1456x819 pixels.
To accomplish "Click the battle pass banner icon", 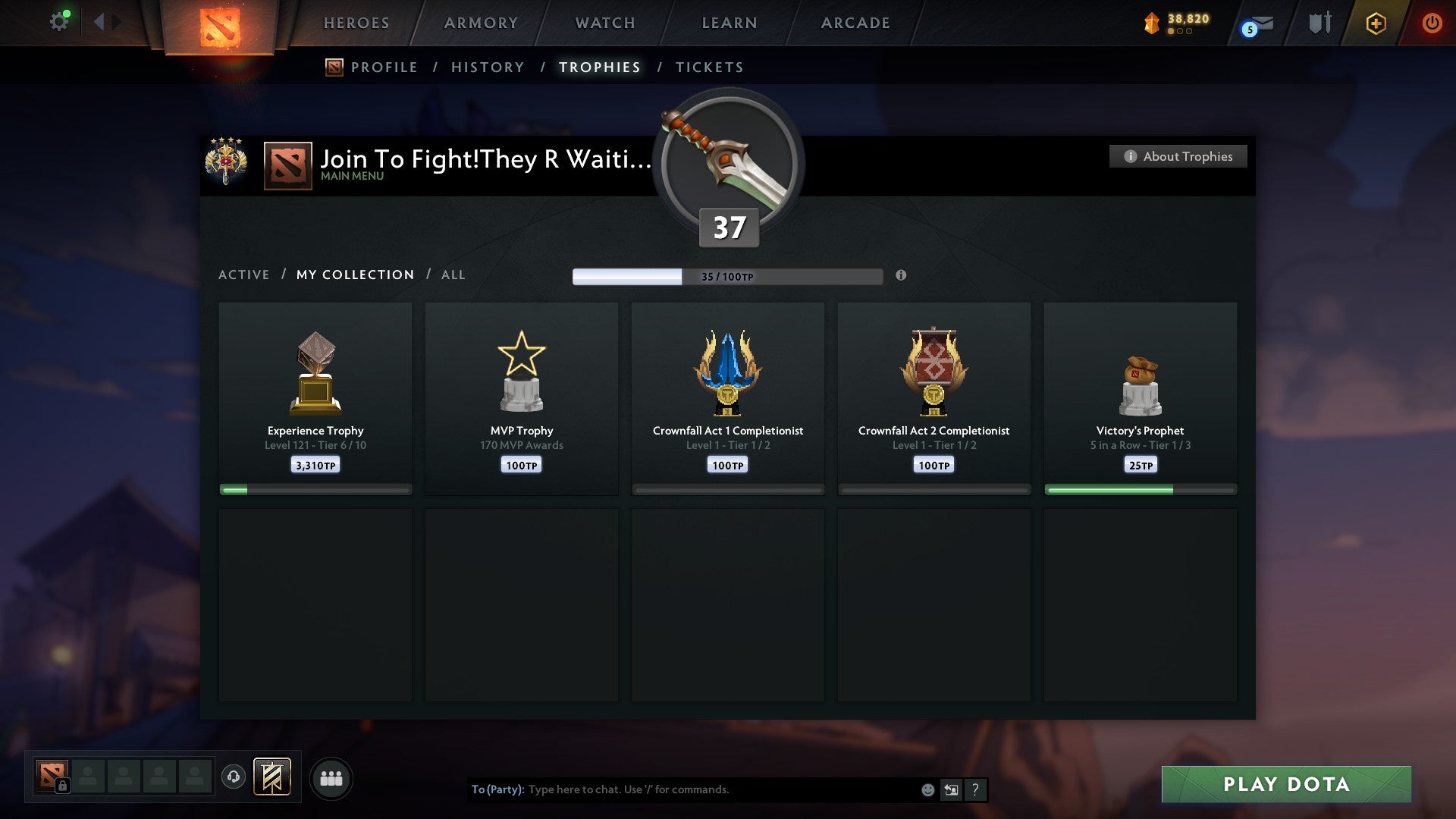I will (x=273, y=778).
